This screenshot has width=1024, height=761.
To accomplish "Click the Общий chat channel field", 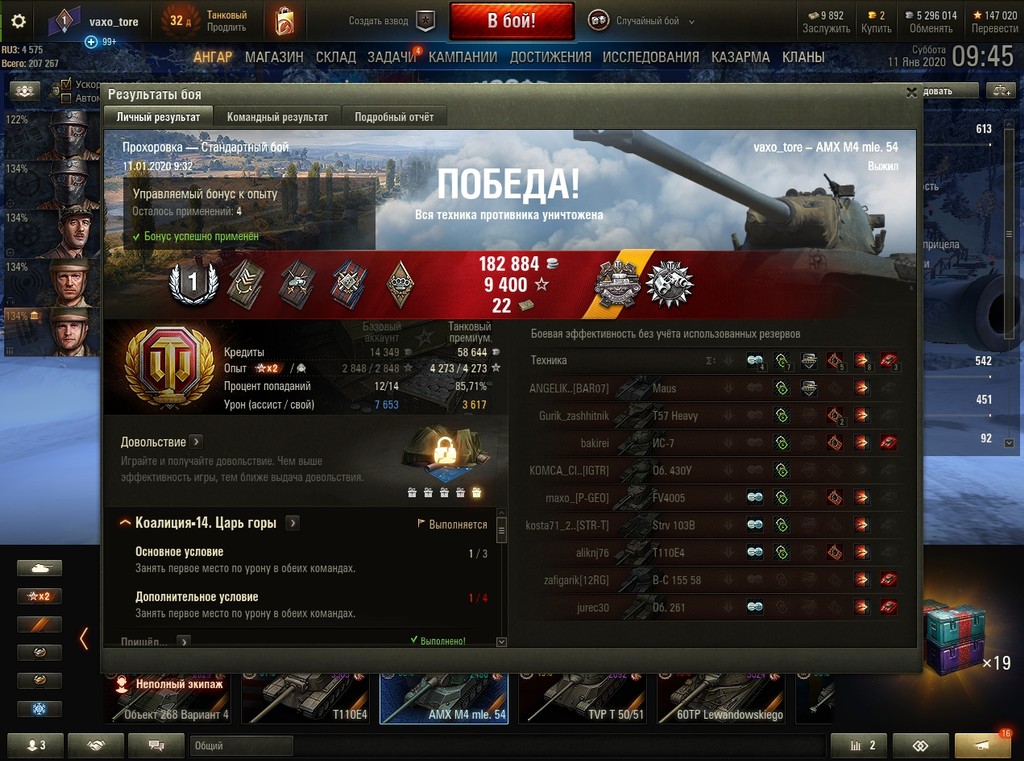I will coord(240,745).
